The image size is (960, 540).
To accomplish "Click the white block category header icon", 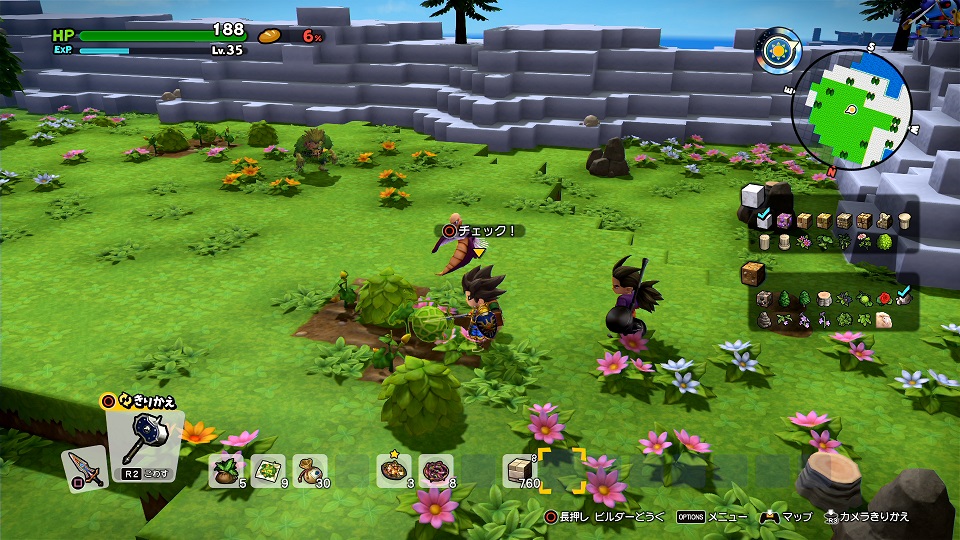I will coord(752,196).
